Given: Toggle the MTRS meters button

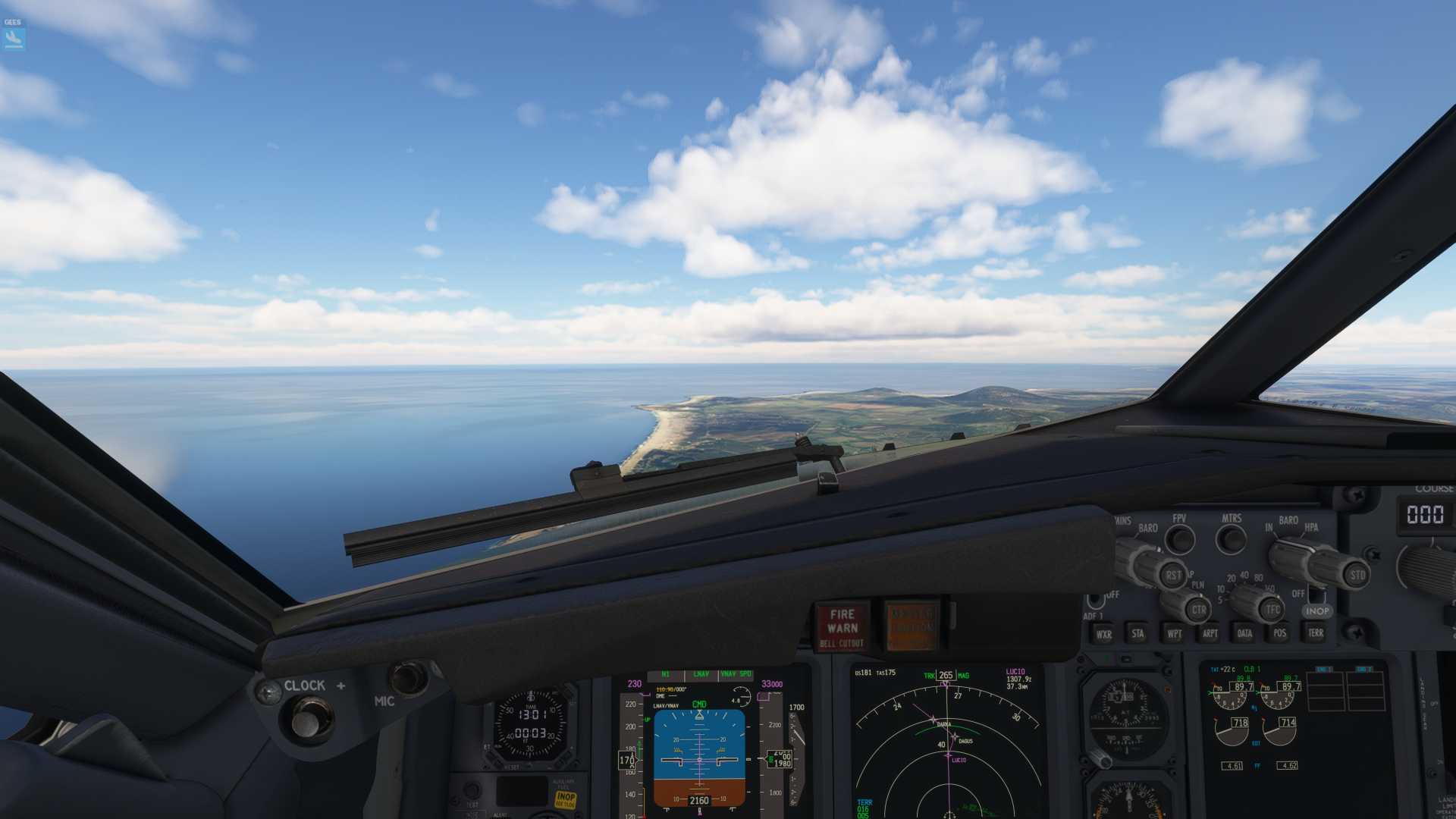Looking at the screenshot, I should pyautogui.click(x=1231, y=539).
